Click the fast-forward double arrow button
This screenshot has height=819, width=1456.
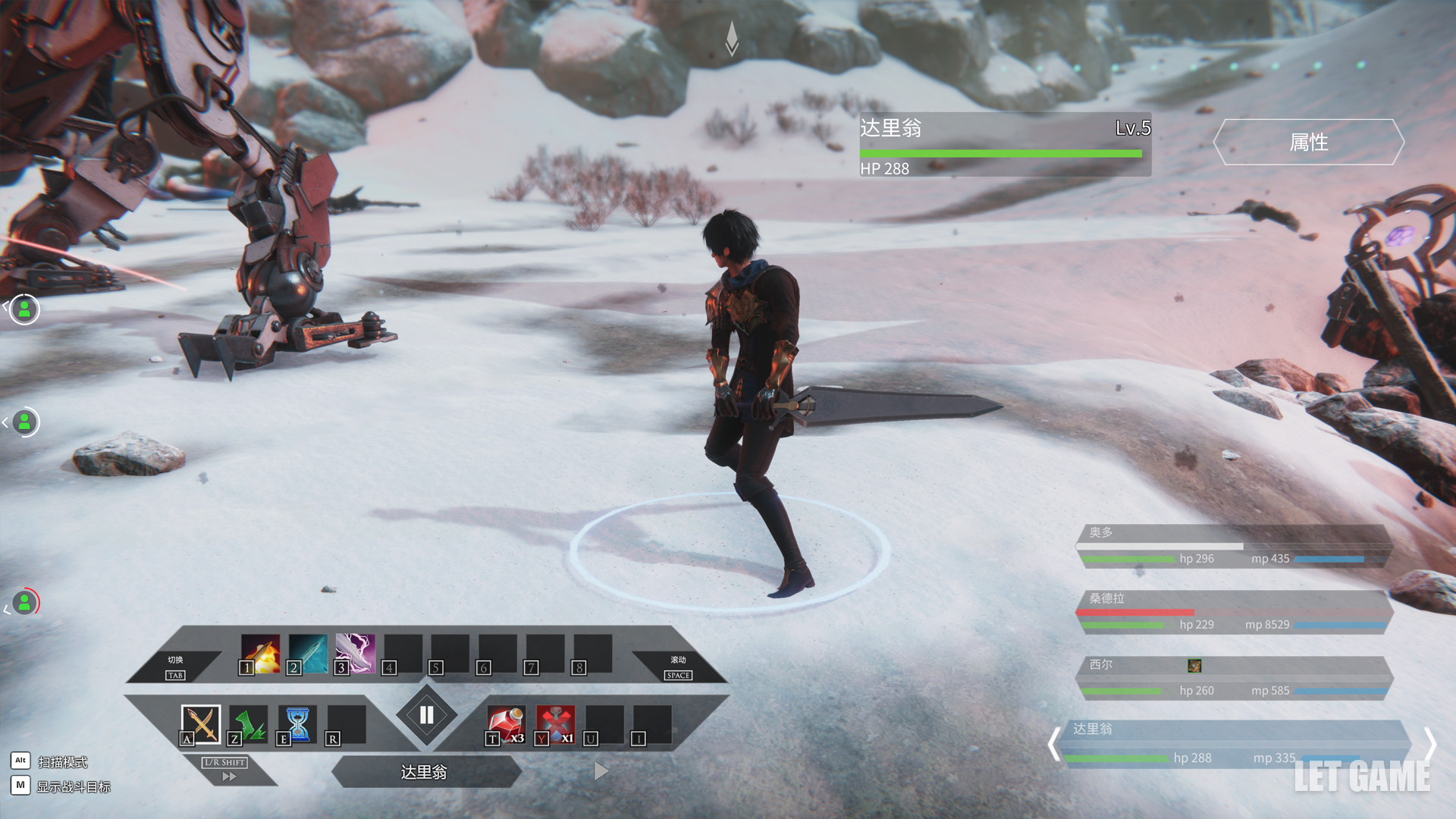(x=229, y=777)
